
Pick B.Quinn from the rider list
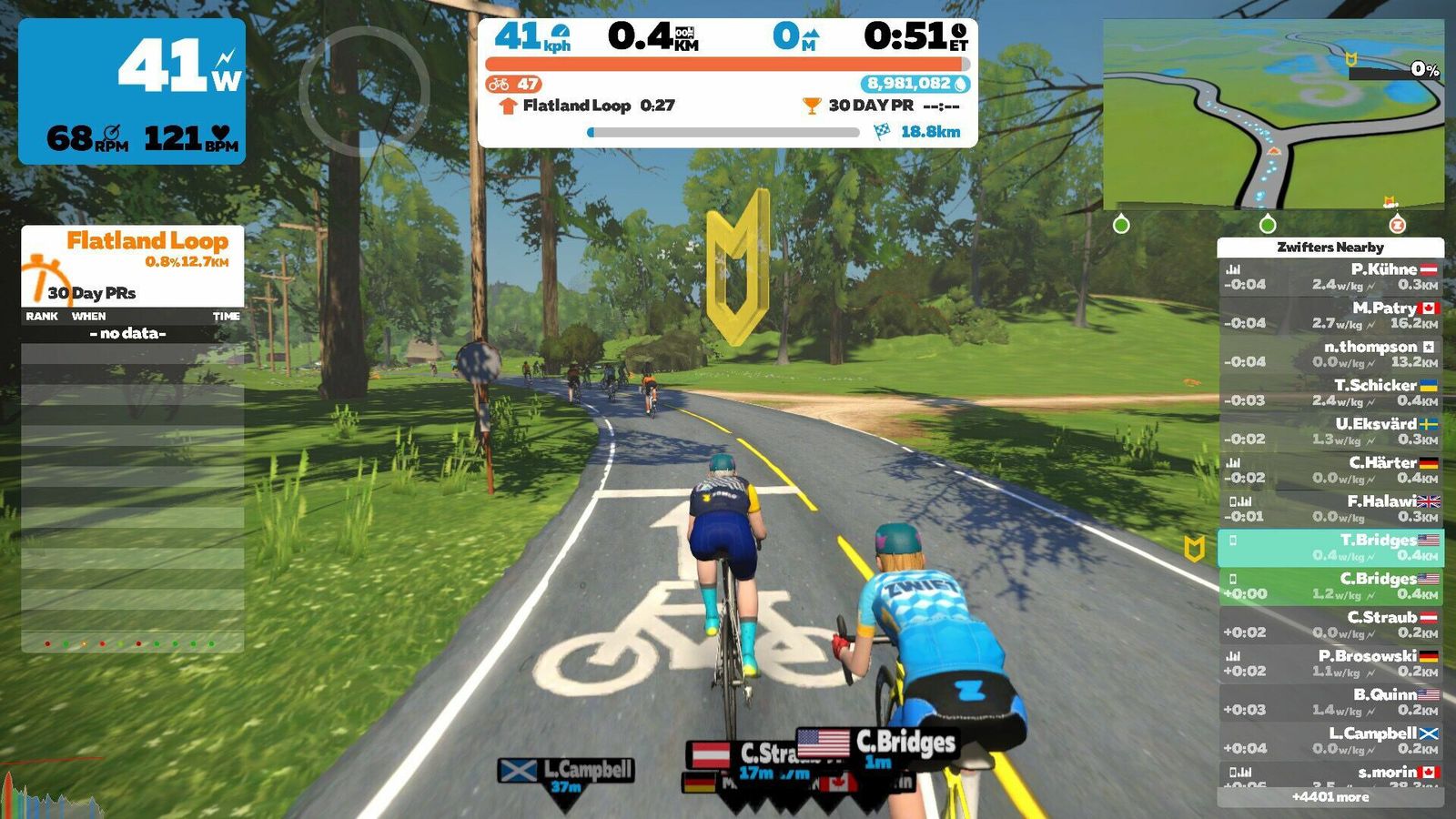tap(1330, 702)
